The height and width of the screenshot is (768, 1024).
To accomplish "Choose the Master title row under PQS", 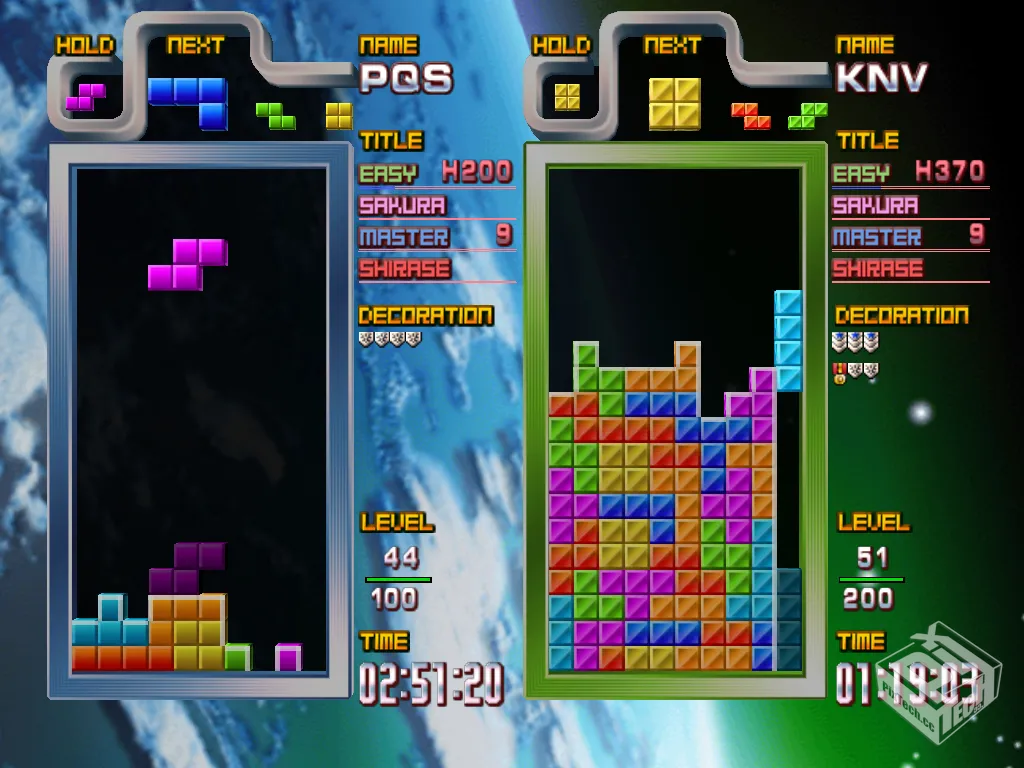I will click(437, 237).
